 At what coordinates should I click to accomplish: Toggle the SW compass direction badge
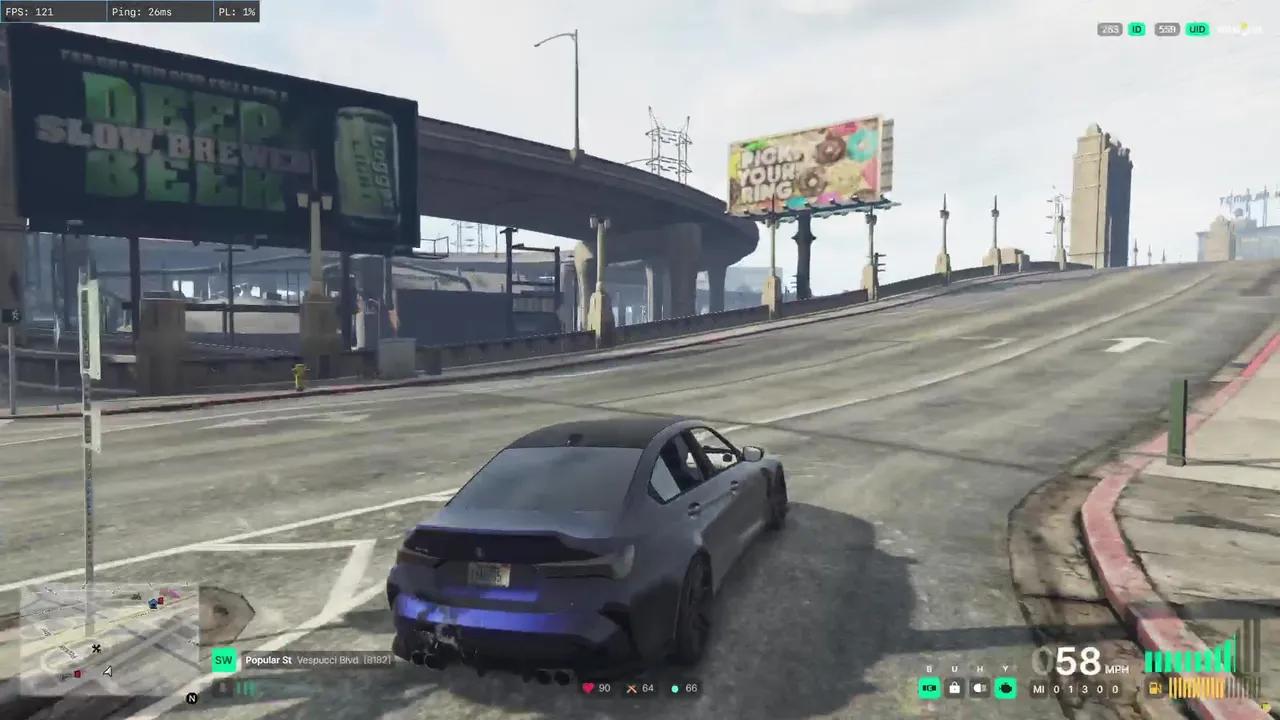coord(224,660)
